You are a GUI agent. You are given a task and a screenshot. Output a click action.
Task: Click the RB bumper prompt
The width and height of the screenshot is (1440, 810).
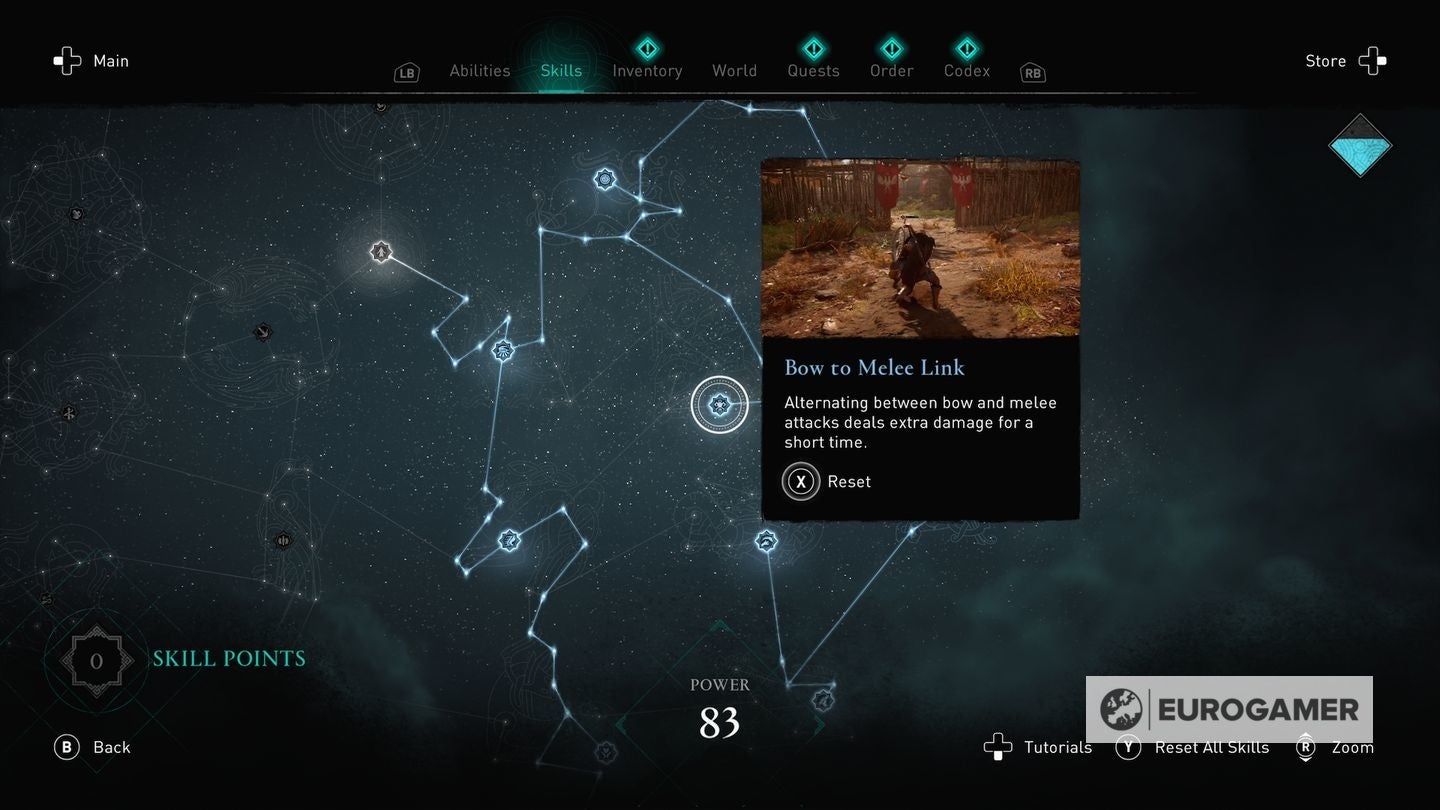[x=1031, y=72]
